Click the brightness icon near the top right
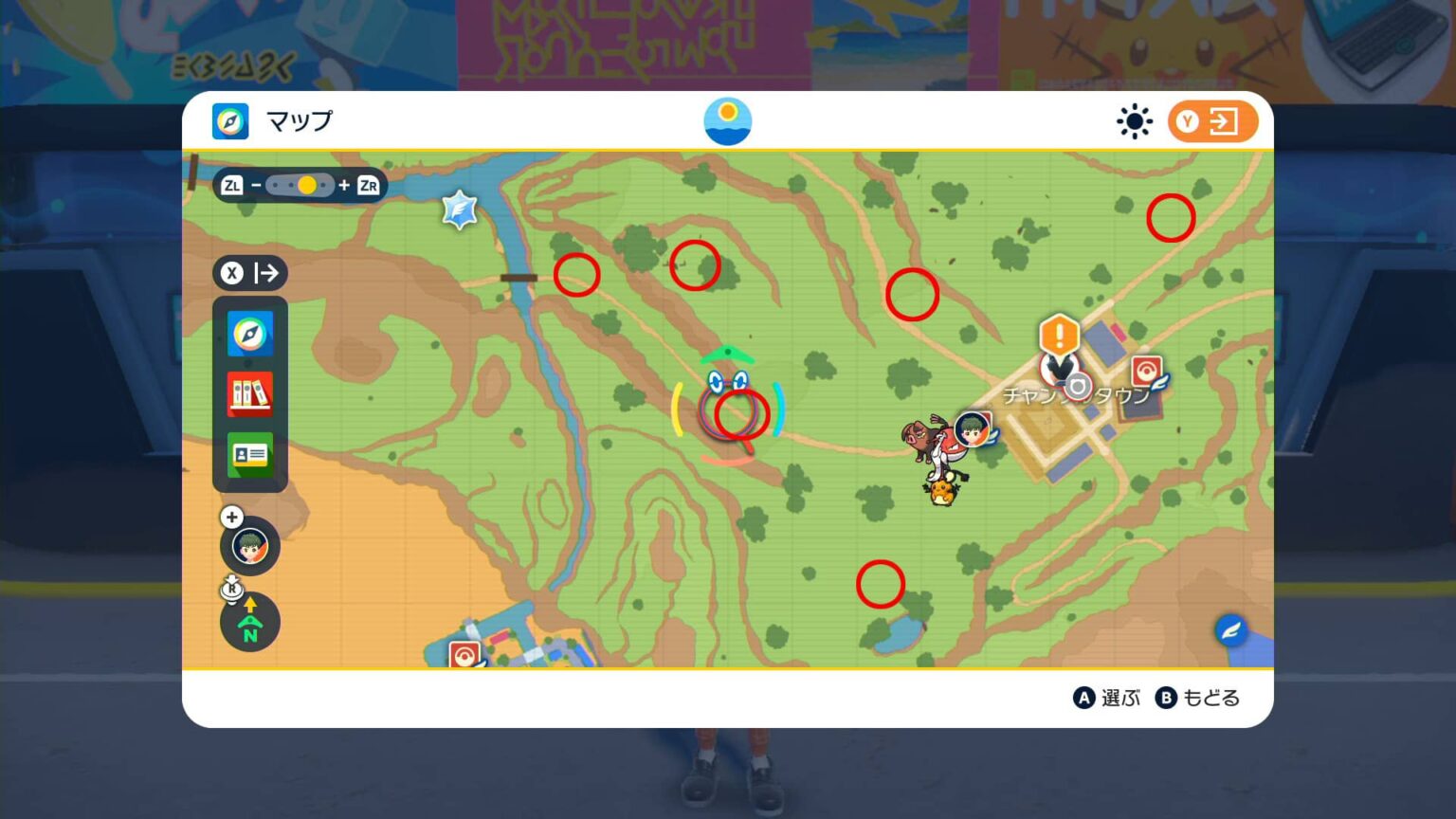 pyautogui.click(x=1134, y=121)
